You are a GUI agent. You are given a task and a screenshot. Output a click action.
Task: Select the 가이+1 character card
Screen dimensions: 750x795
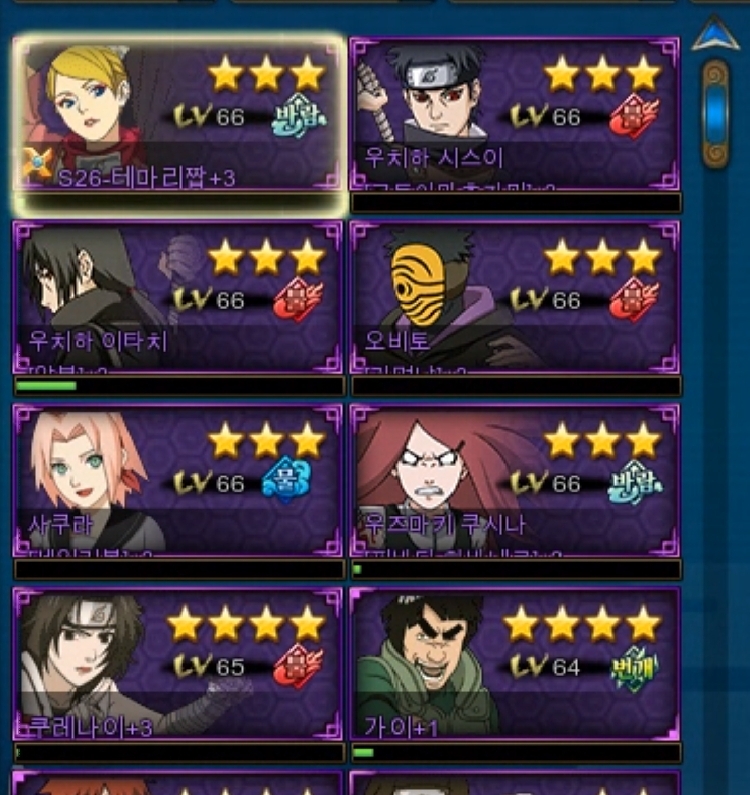[515, 664]
